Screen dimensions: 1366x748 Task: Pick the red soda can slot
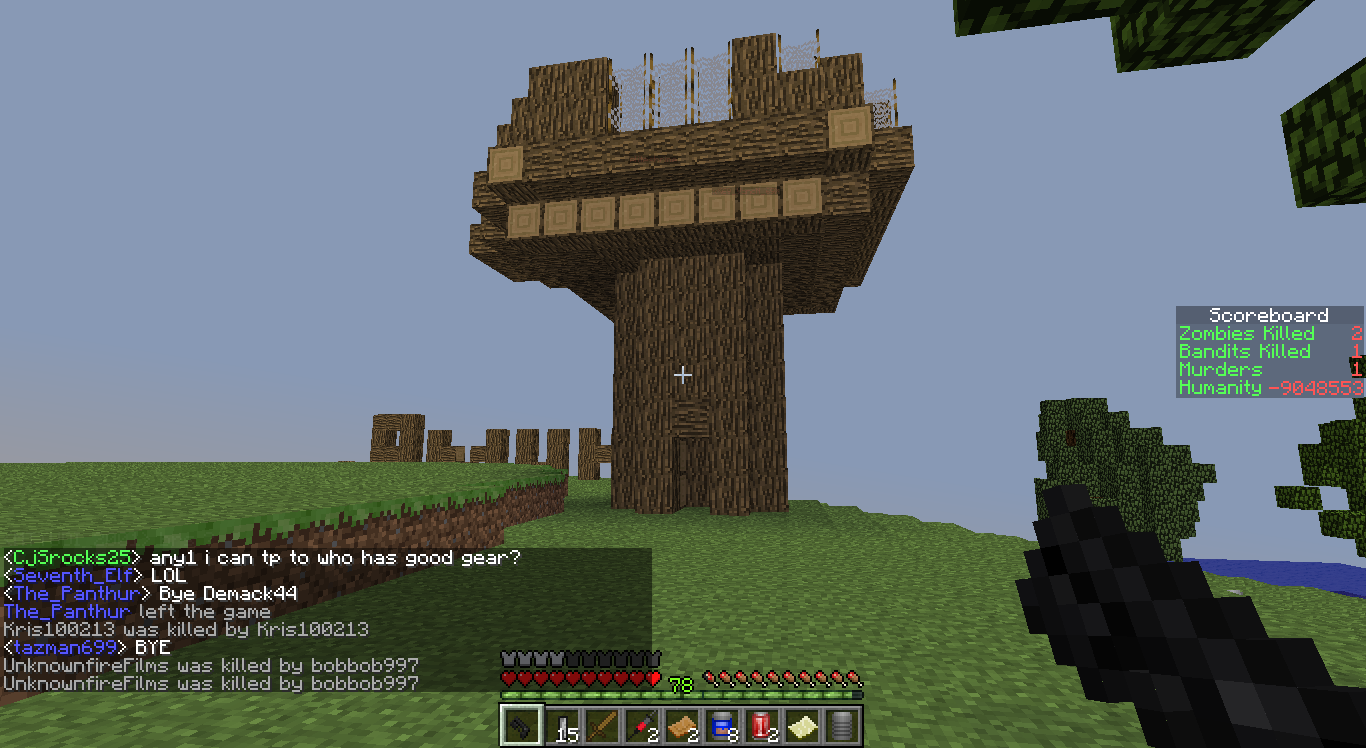(x=761, y=726)
